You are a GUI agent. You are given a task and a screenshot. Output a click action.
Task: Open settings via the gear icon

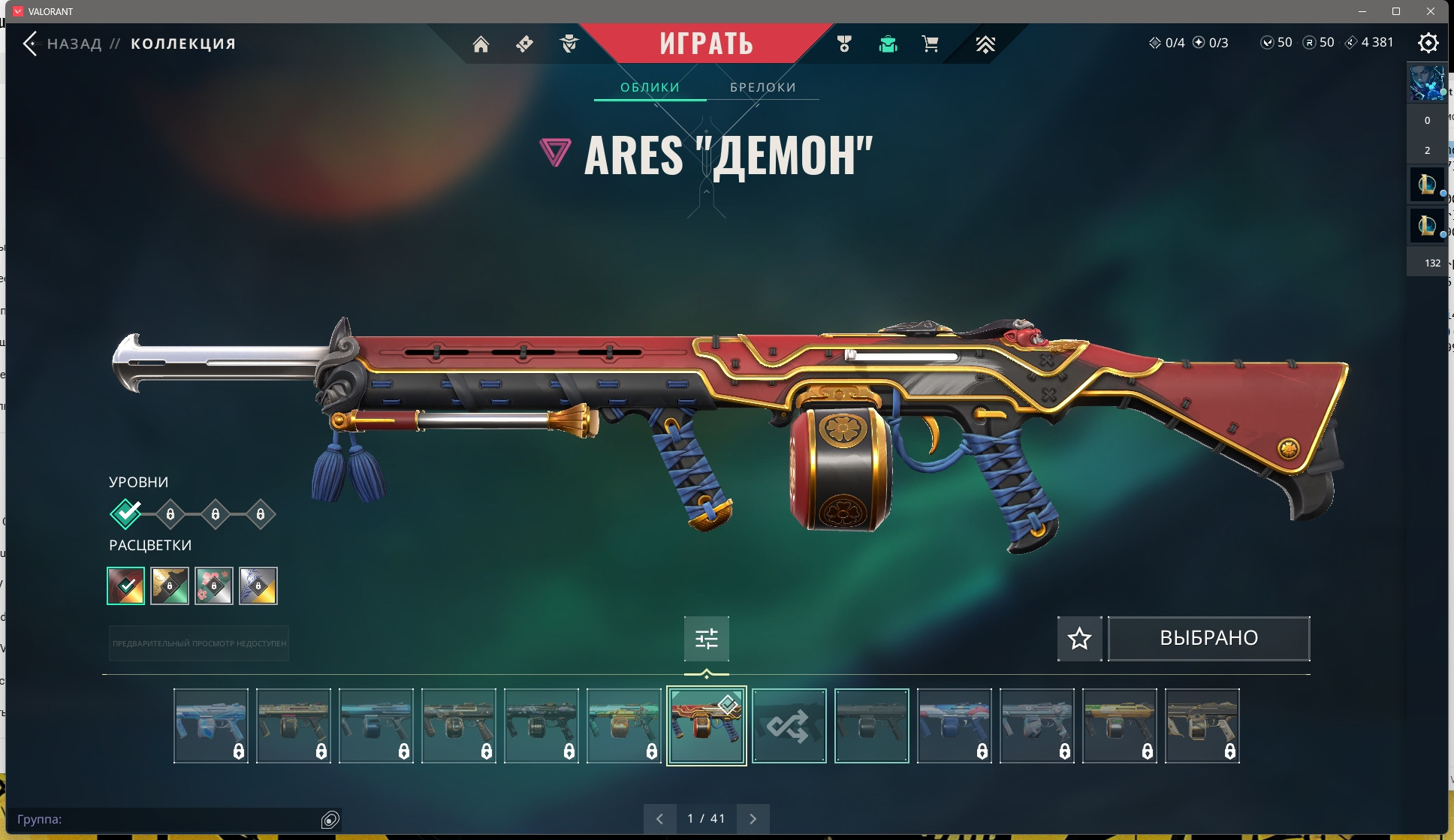[1428, 43]
